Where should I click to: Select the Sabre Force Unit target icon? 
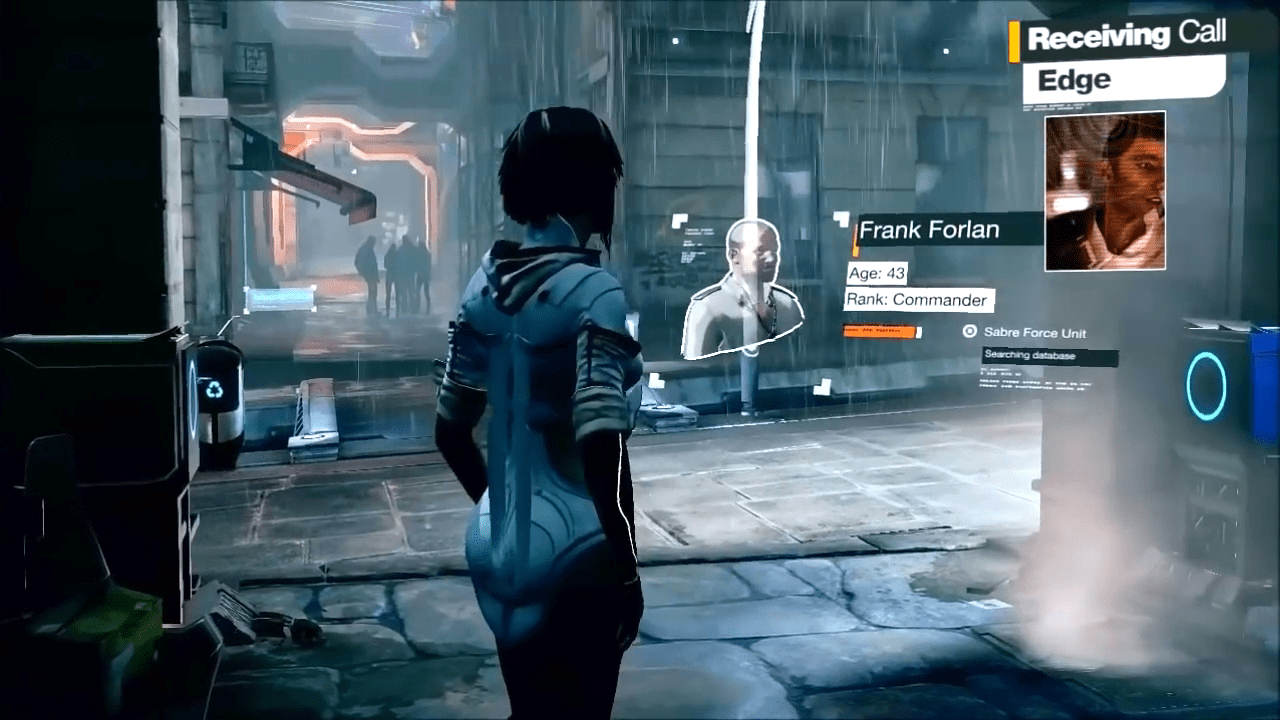click(x=970, y=332)
